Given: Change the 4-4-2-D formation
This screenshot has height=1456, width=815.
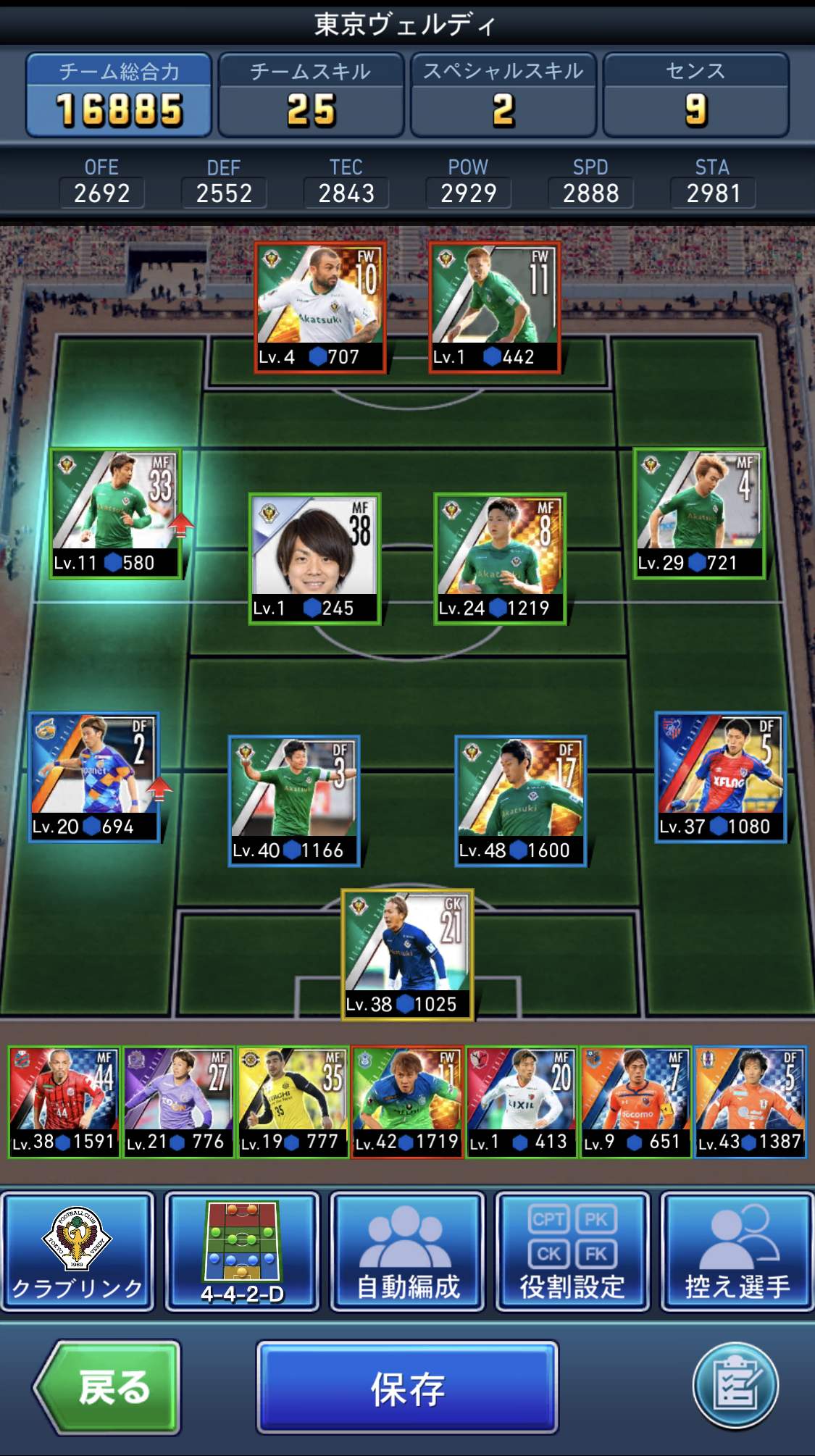Looking at the screenshot, I should 242,1252.
